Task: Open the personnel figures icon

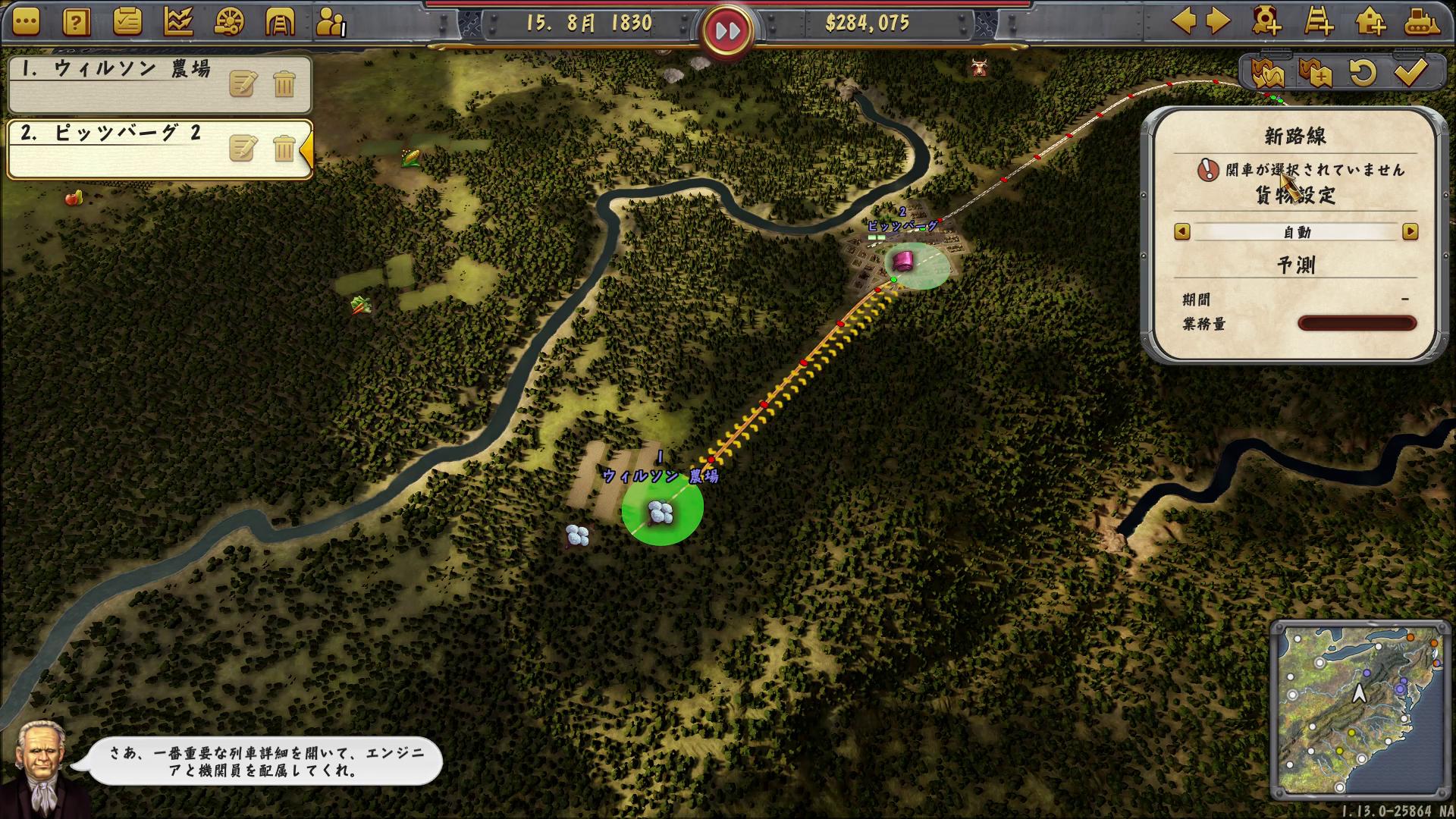Action: (x=330, y=22)
